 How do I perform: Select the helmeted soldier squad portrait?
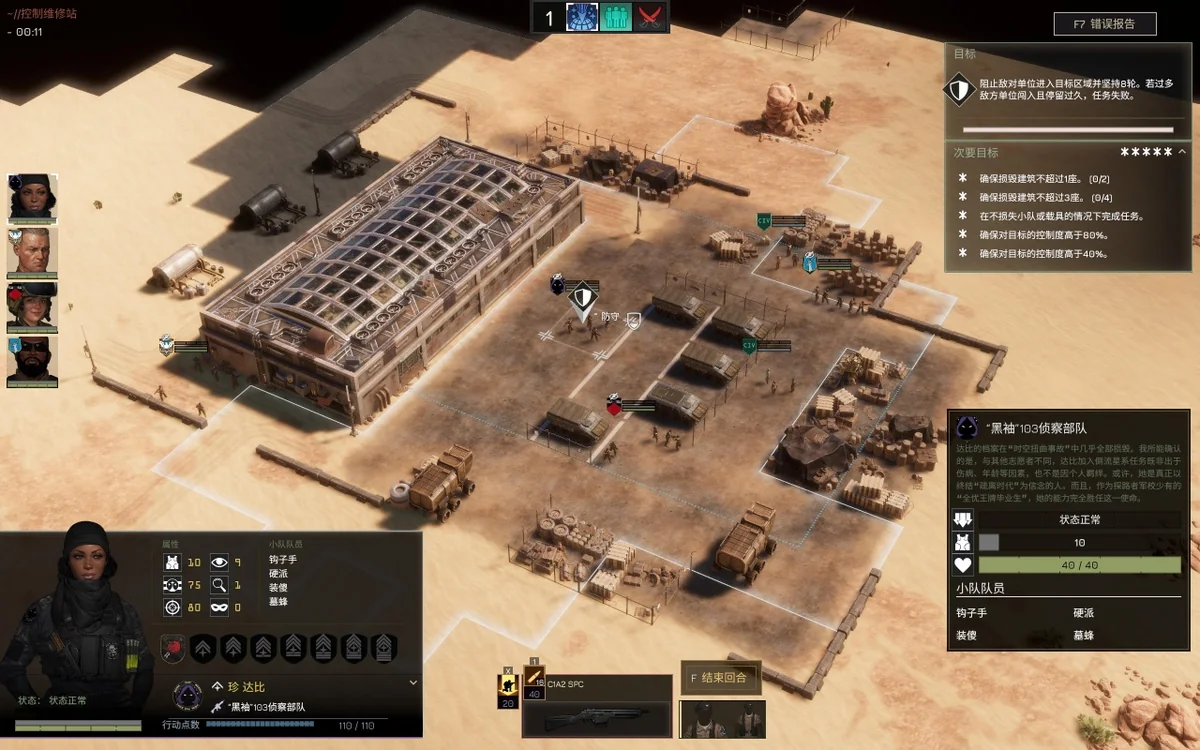[33, 307]
